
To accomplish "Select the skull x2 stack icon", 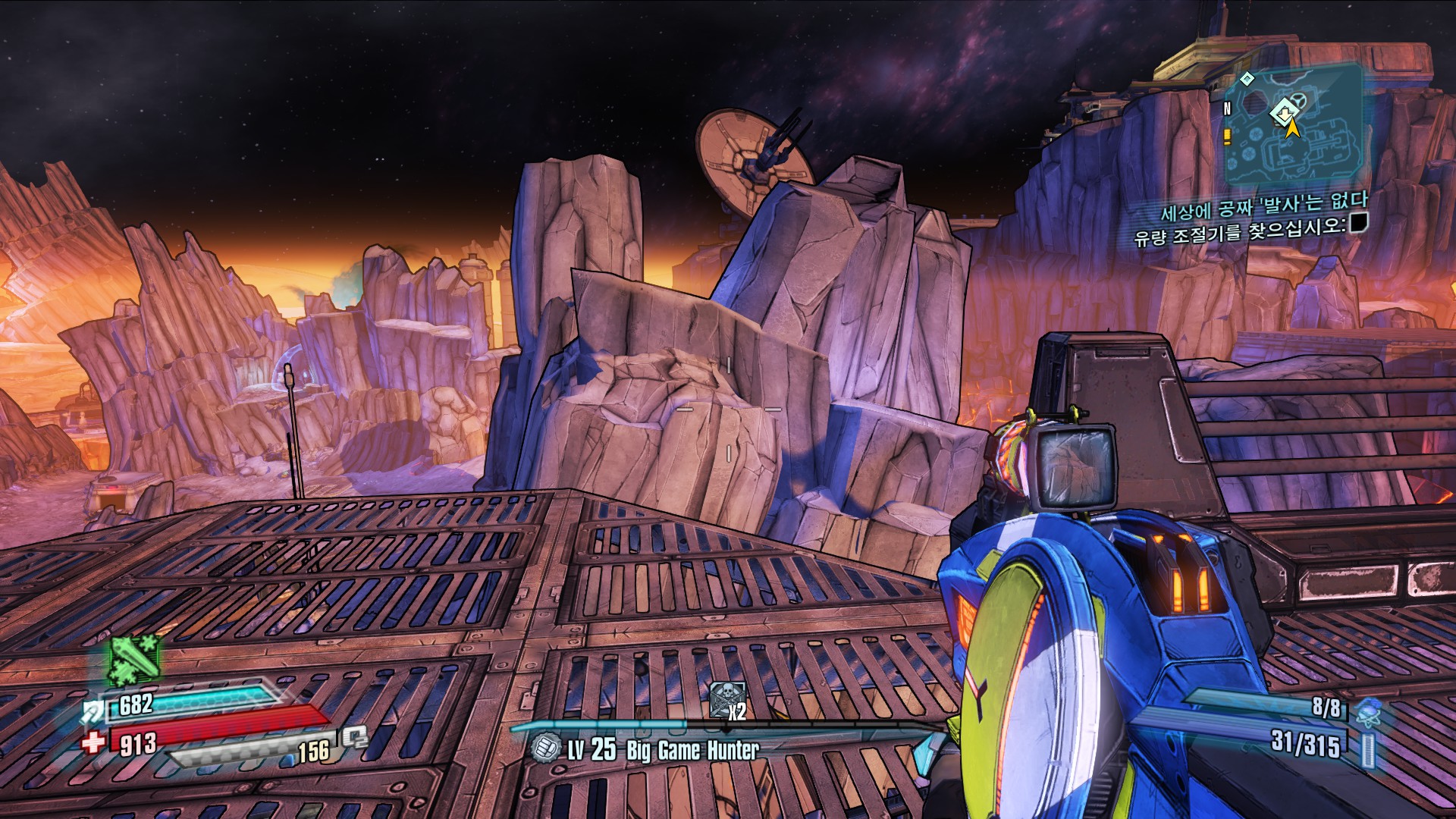I will pos(727,700).
